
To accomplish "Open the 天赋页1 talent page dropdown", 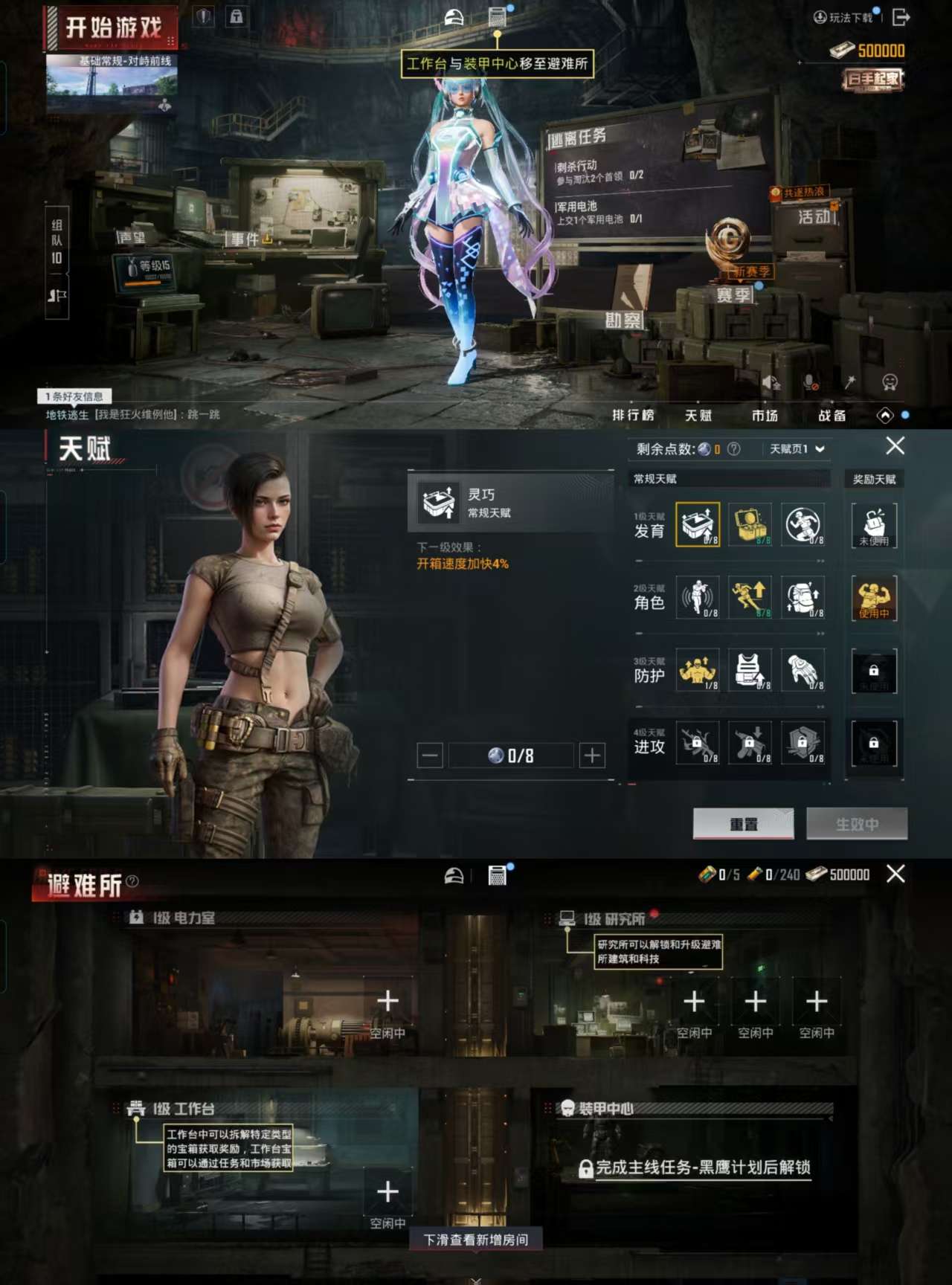I will (794, 449).
